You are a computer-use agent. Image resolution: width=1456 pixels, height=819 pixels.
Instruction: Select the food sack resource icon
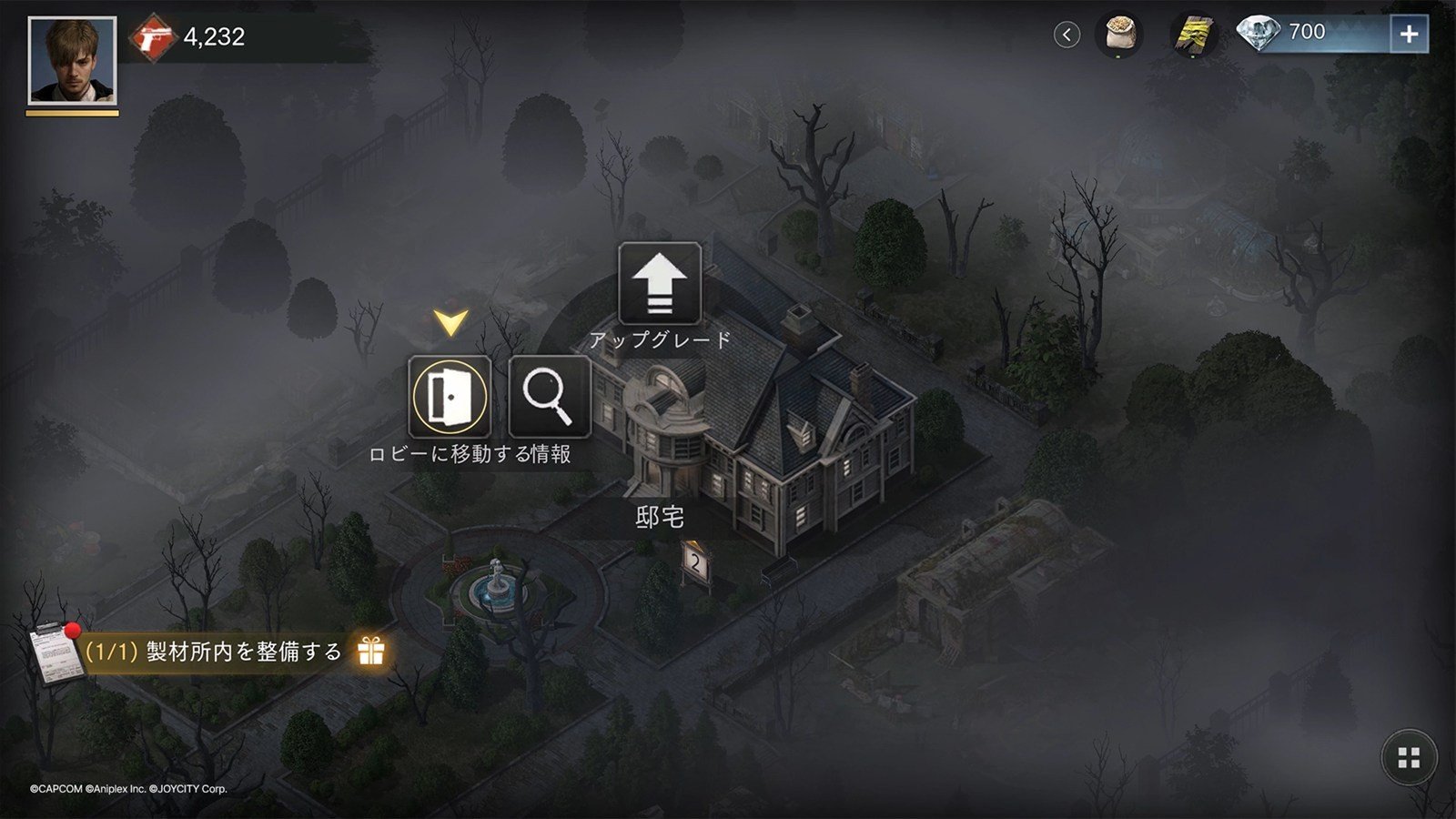[x=1118, y=35]
